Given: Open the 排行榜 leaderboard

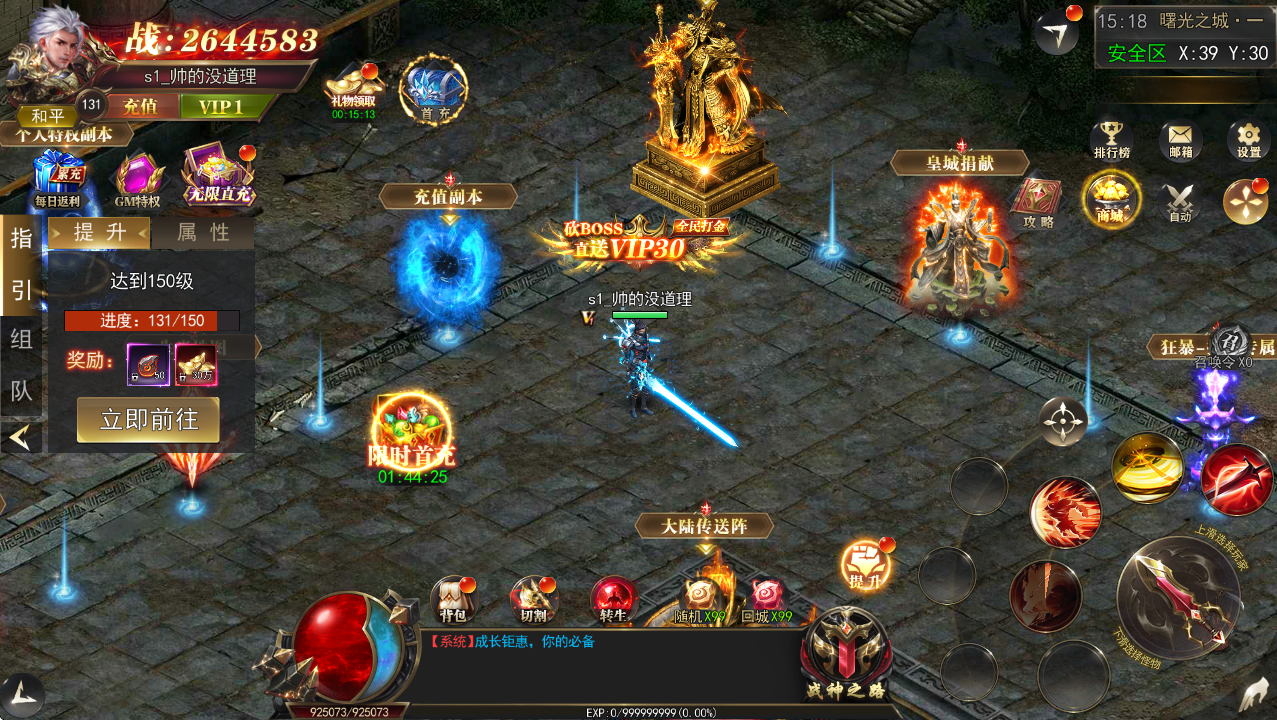Looking at the screenshot, I should [x=1110, y=139].
